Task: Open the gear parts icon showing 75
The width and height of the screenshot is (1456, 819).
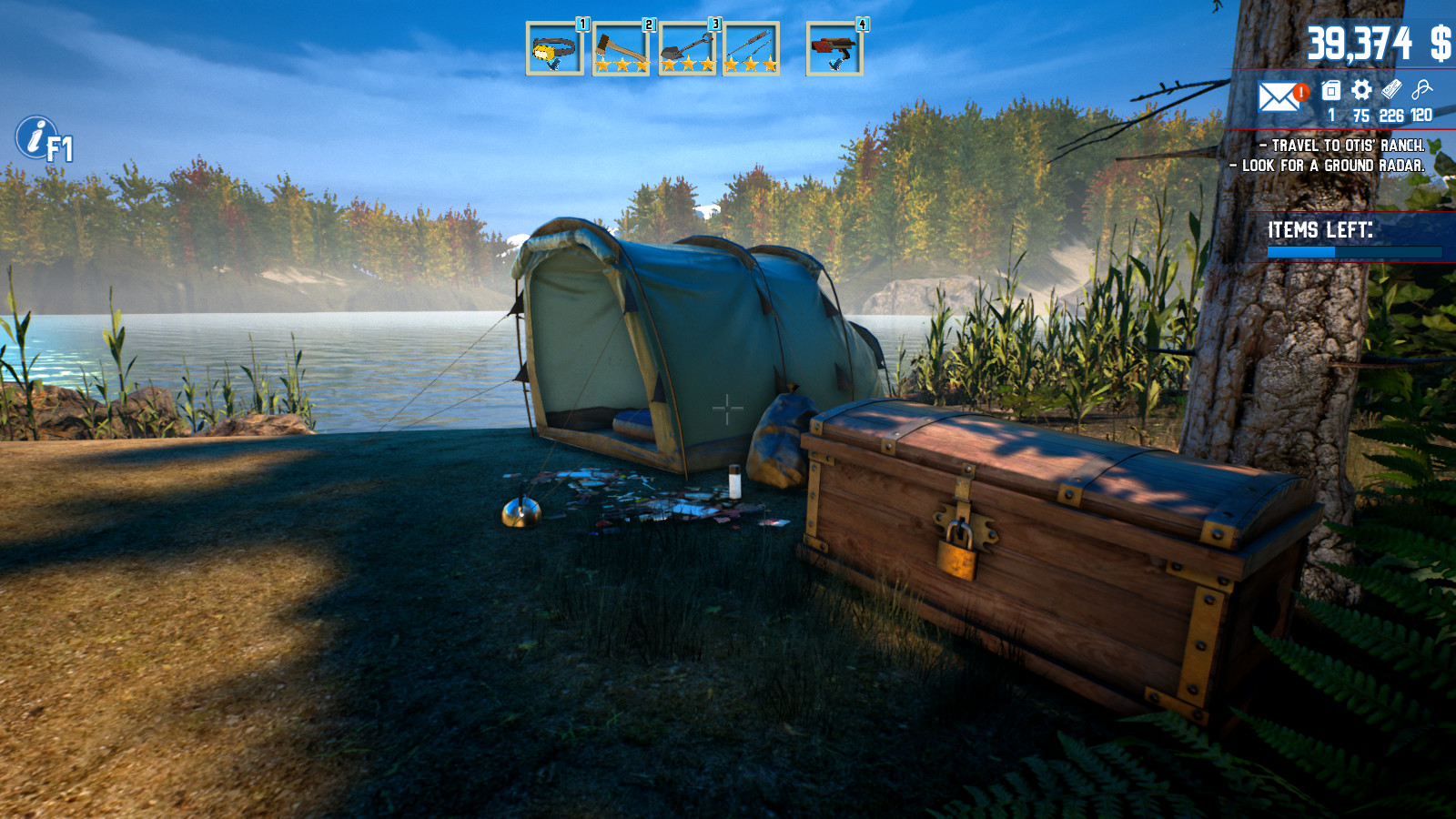Action: [x=1360, y=89]
